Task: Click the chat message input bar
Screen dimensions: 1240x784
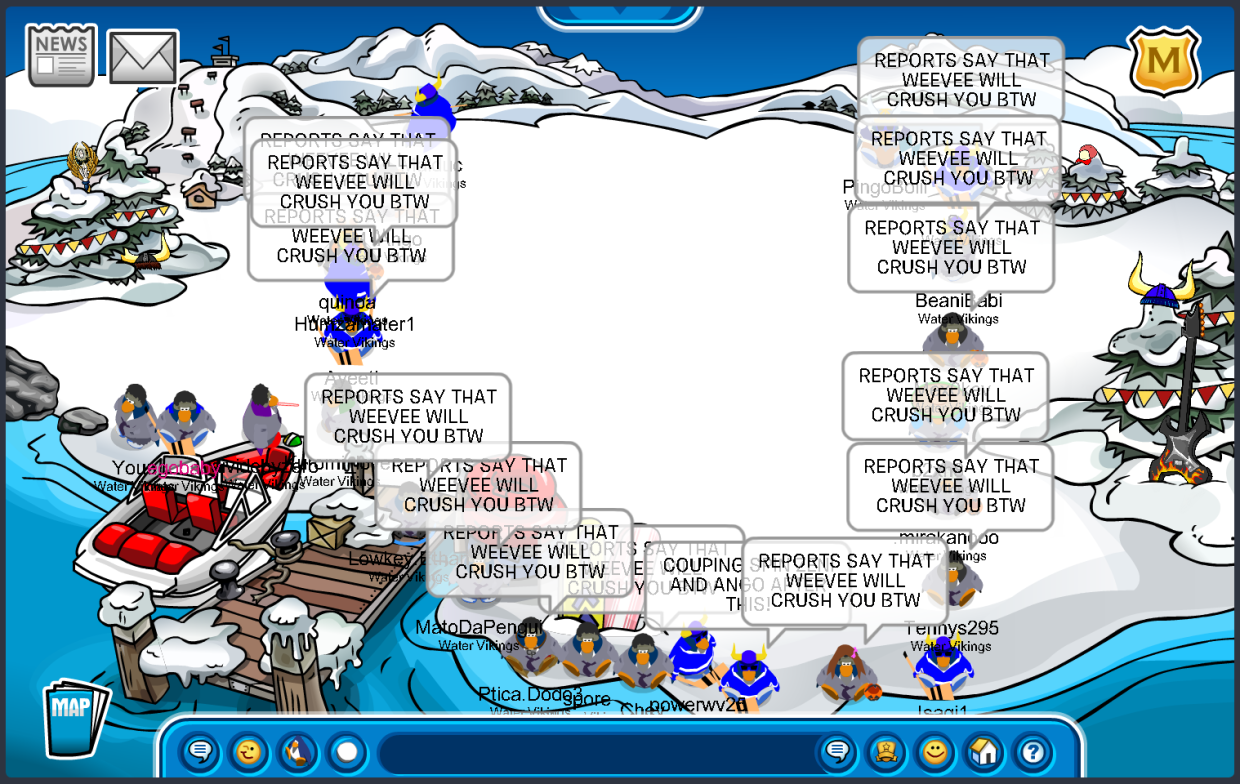Action: coord(595,752)
